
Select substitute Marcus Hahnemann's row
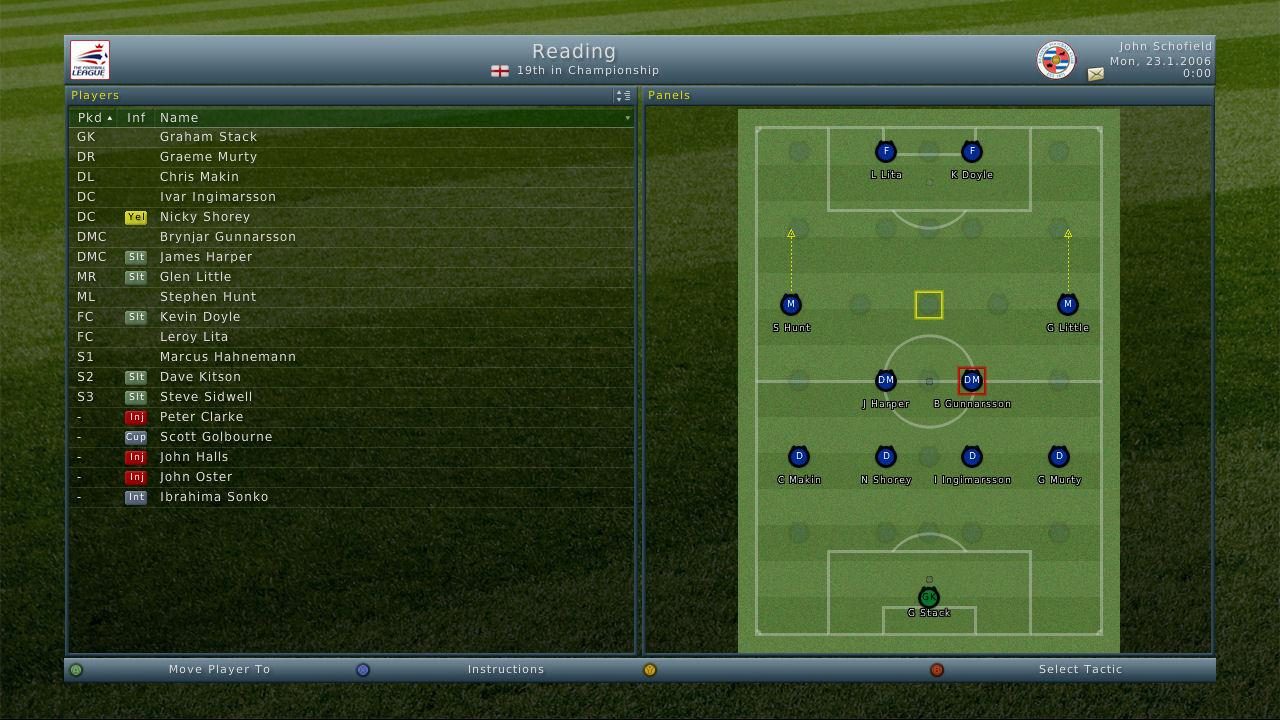tap(227, 357)
